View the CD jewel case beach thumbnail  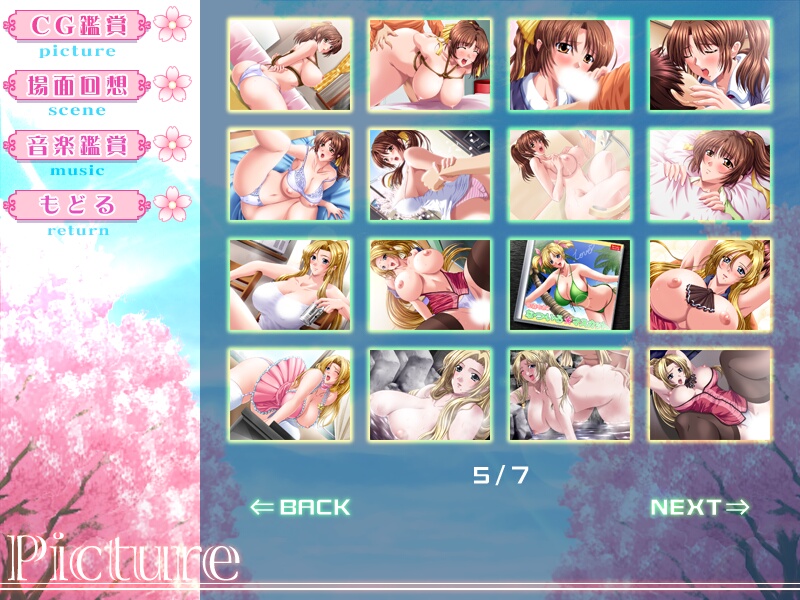click(570, 285)
